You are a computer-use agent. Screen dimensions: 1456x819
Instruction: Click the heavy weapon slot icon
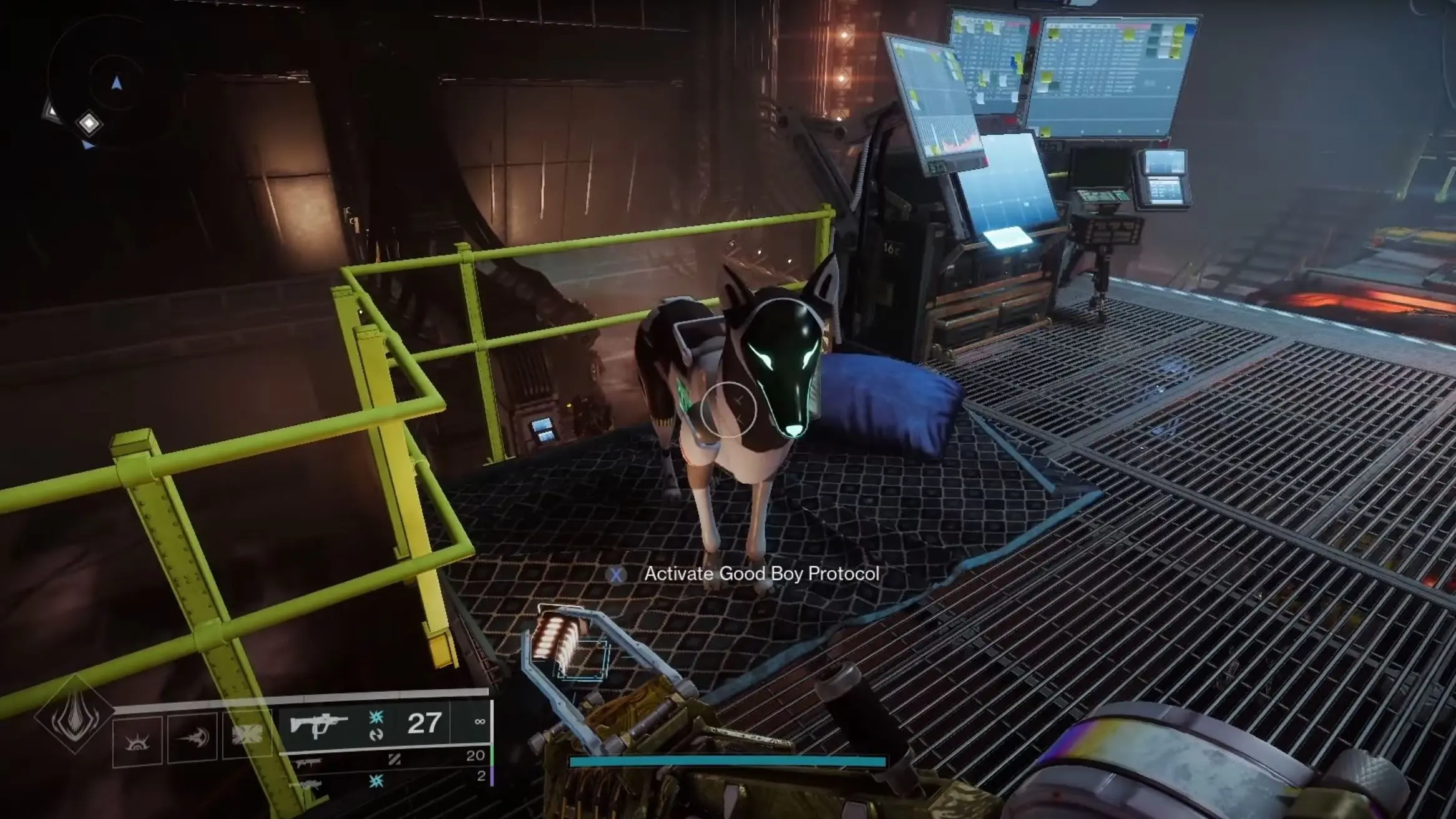click(310, 784)
